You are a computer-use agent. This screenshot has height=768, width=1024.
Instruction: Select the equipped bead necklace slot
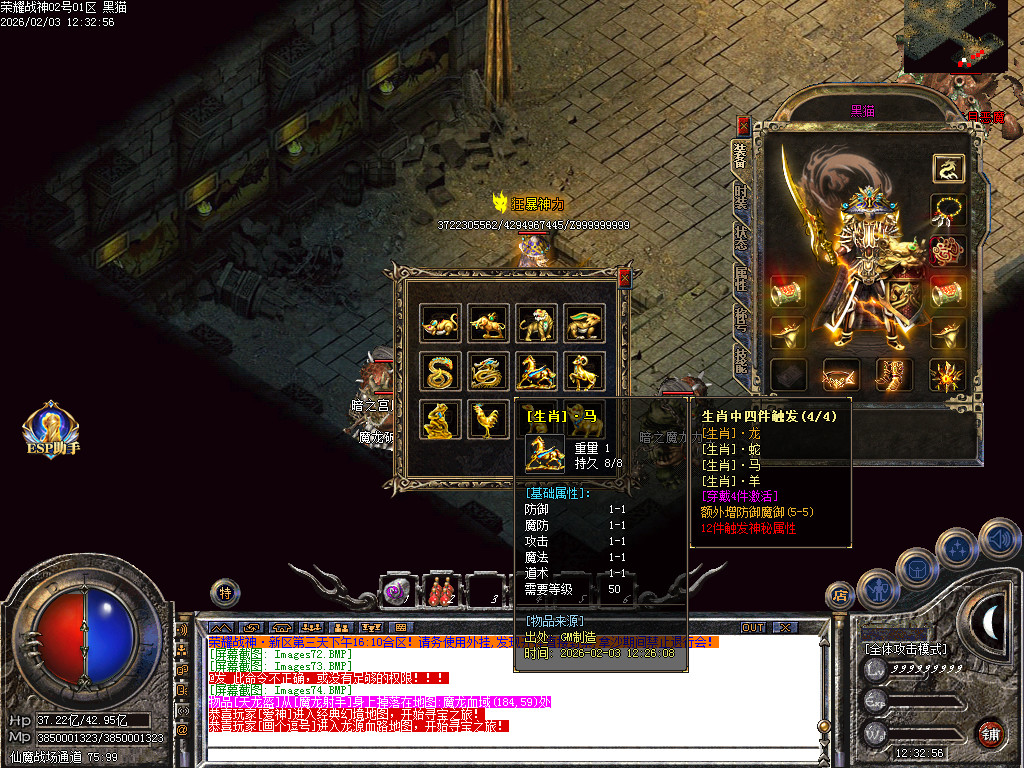point(948,210)
